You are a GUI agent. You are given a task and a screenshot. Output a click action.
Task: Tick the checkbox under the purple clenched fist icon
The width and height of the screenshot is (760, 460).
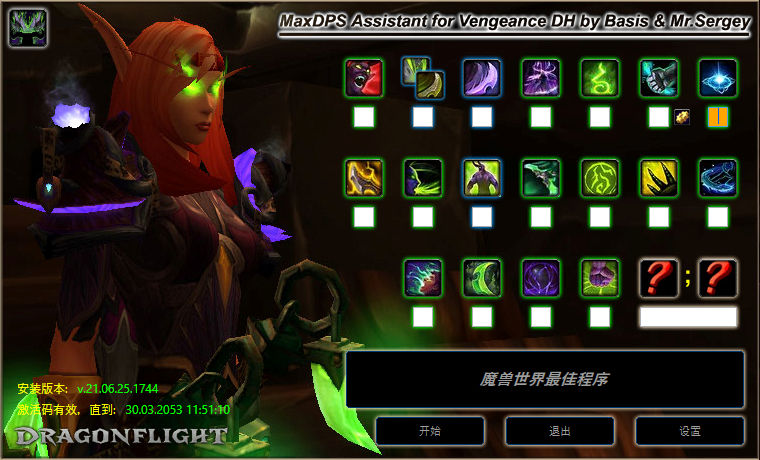(600, 317)
